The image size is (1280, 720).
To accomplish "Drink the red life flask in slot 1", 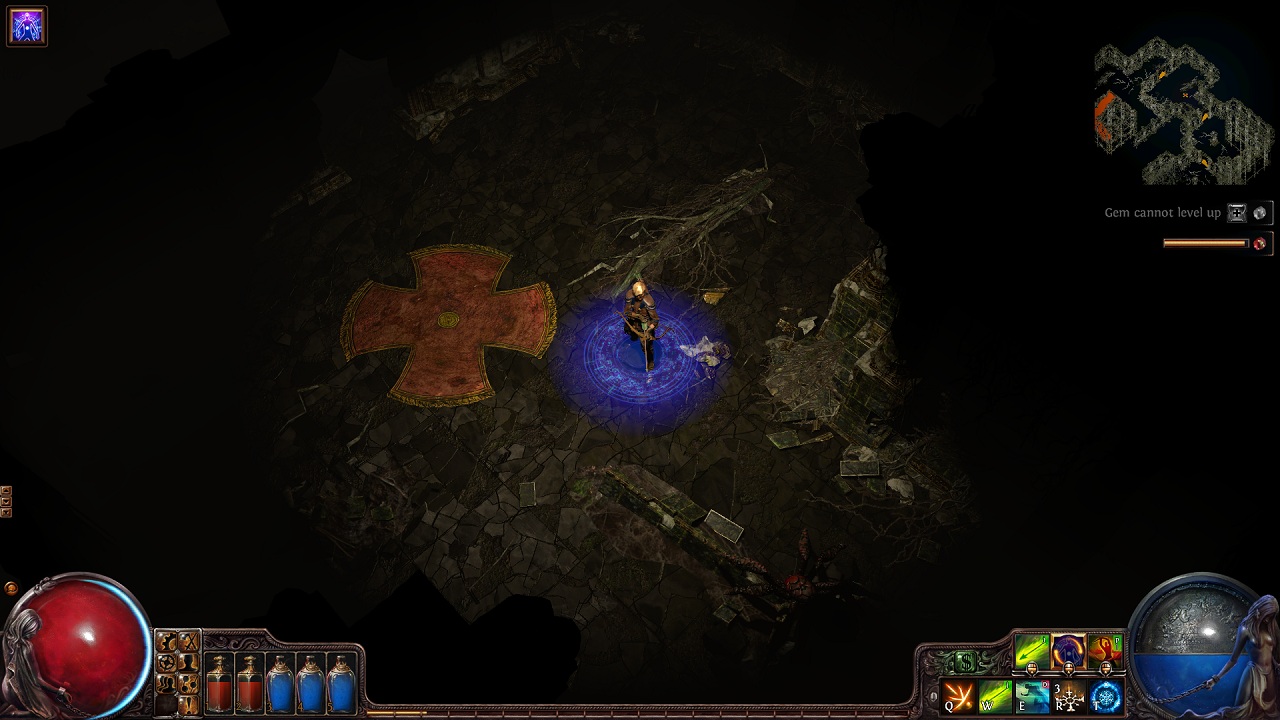I will pos(219,683).
